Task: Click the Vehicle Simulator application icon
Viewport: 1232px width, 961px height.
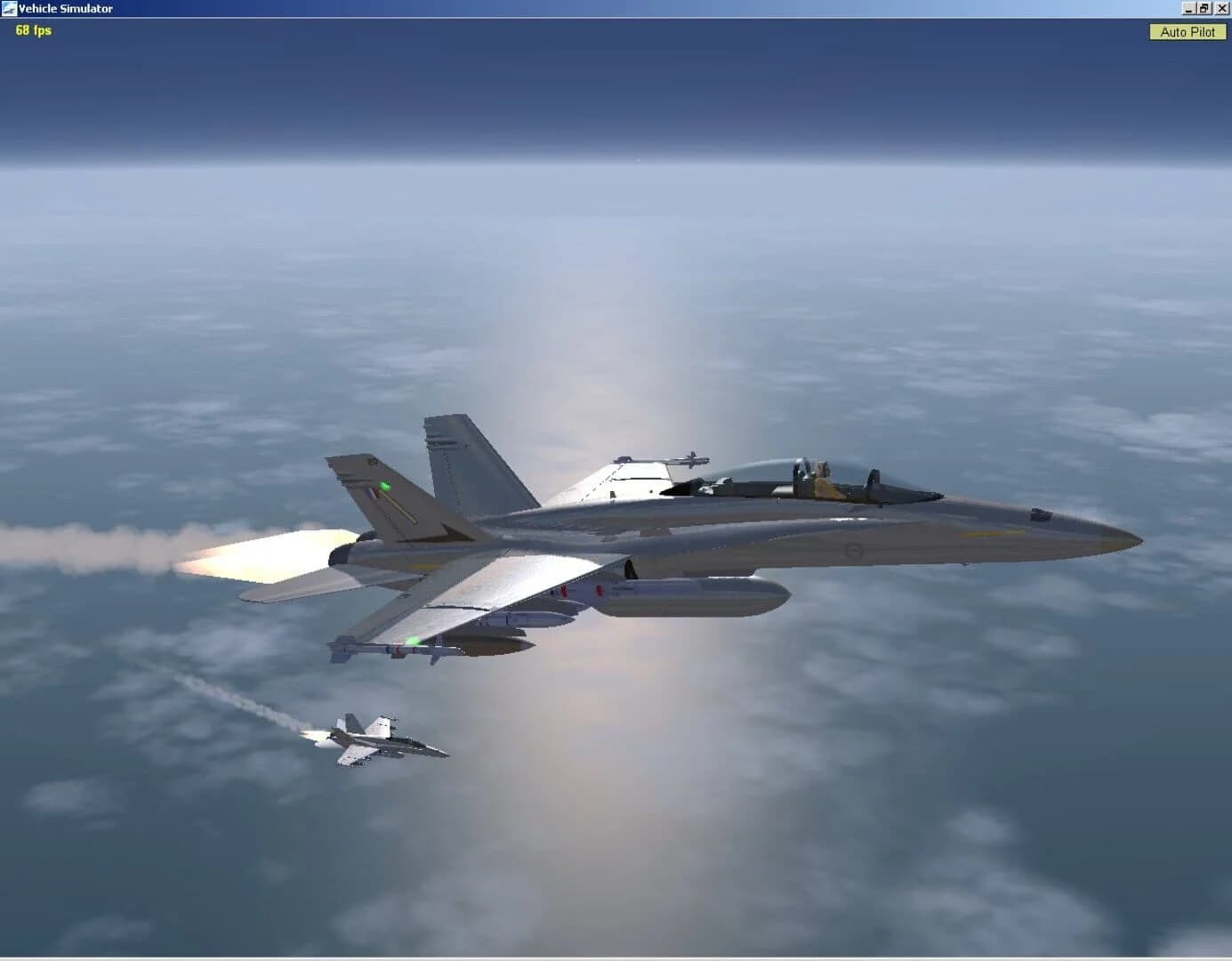Action: [9, 8]
